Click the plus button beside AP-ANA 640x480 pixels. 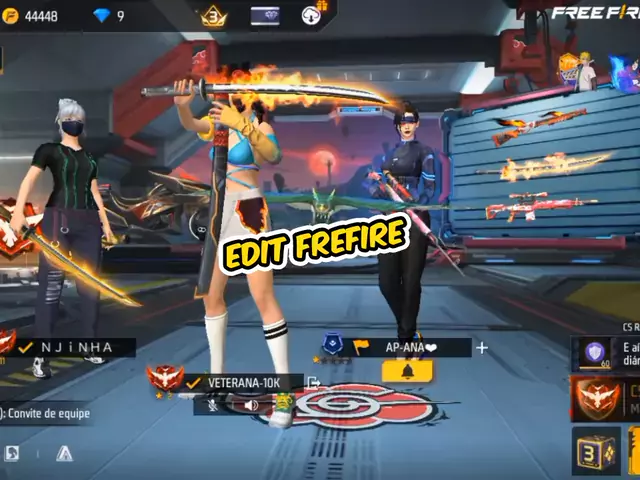(482, 347)
